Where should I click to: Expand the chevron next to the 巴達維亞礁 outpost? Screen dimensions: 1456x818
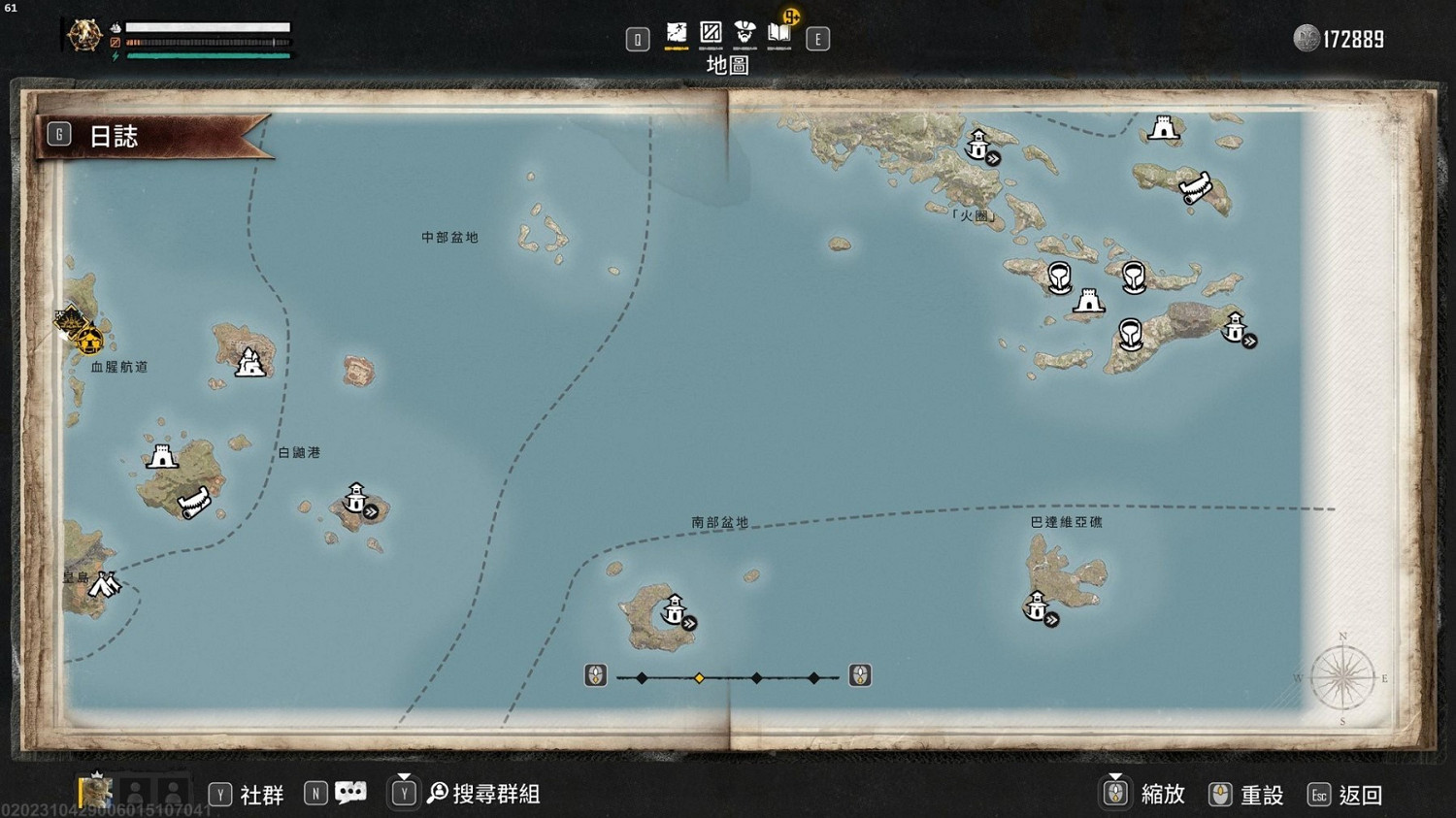[1049, 618]
